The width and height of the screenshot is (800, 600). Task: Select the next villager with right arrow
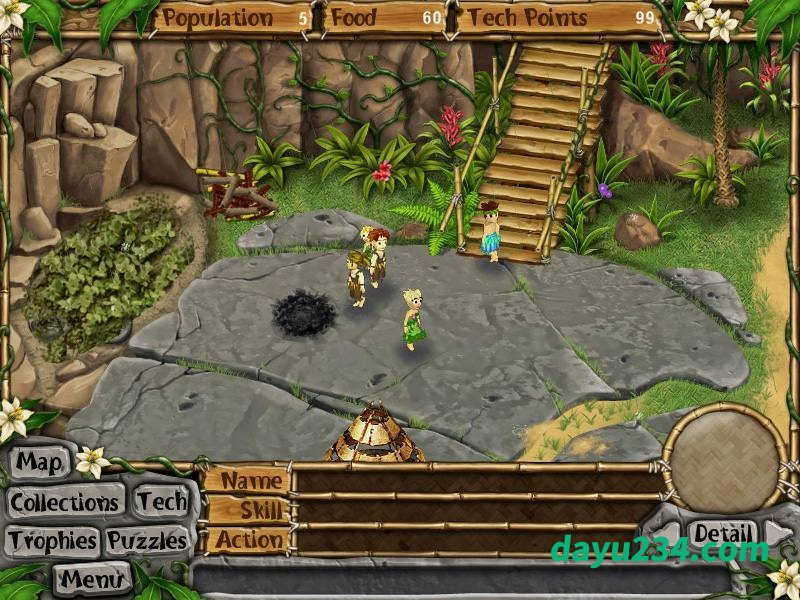click(776, 531)
